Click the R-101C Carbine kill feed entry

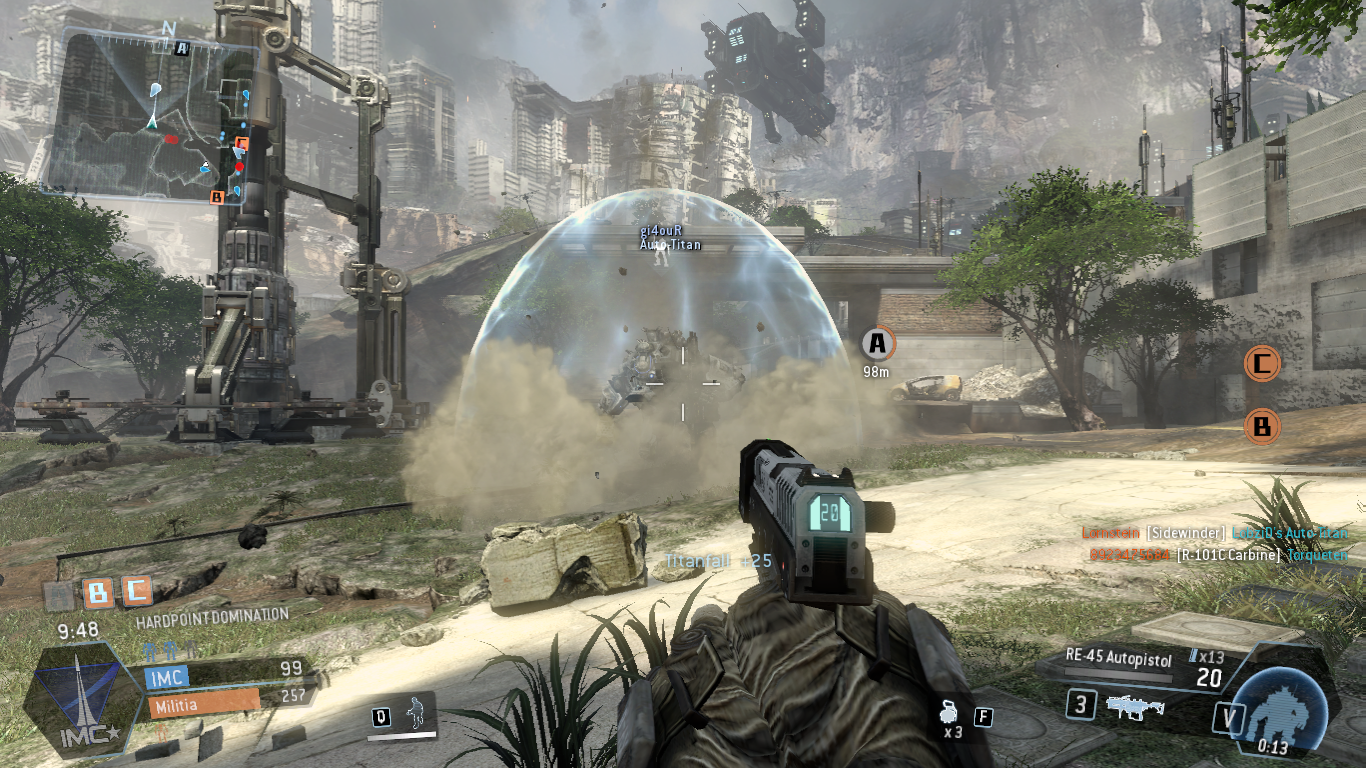1216,555
